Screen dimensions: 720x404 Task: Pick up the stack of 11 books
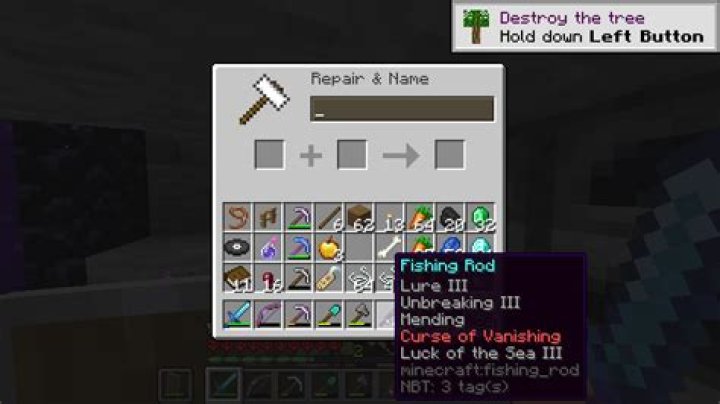click(x=237, y=278)
